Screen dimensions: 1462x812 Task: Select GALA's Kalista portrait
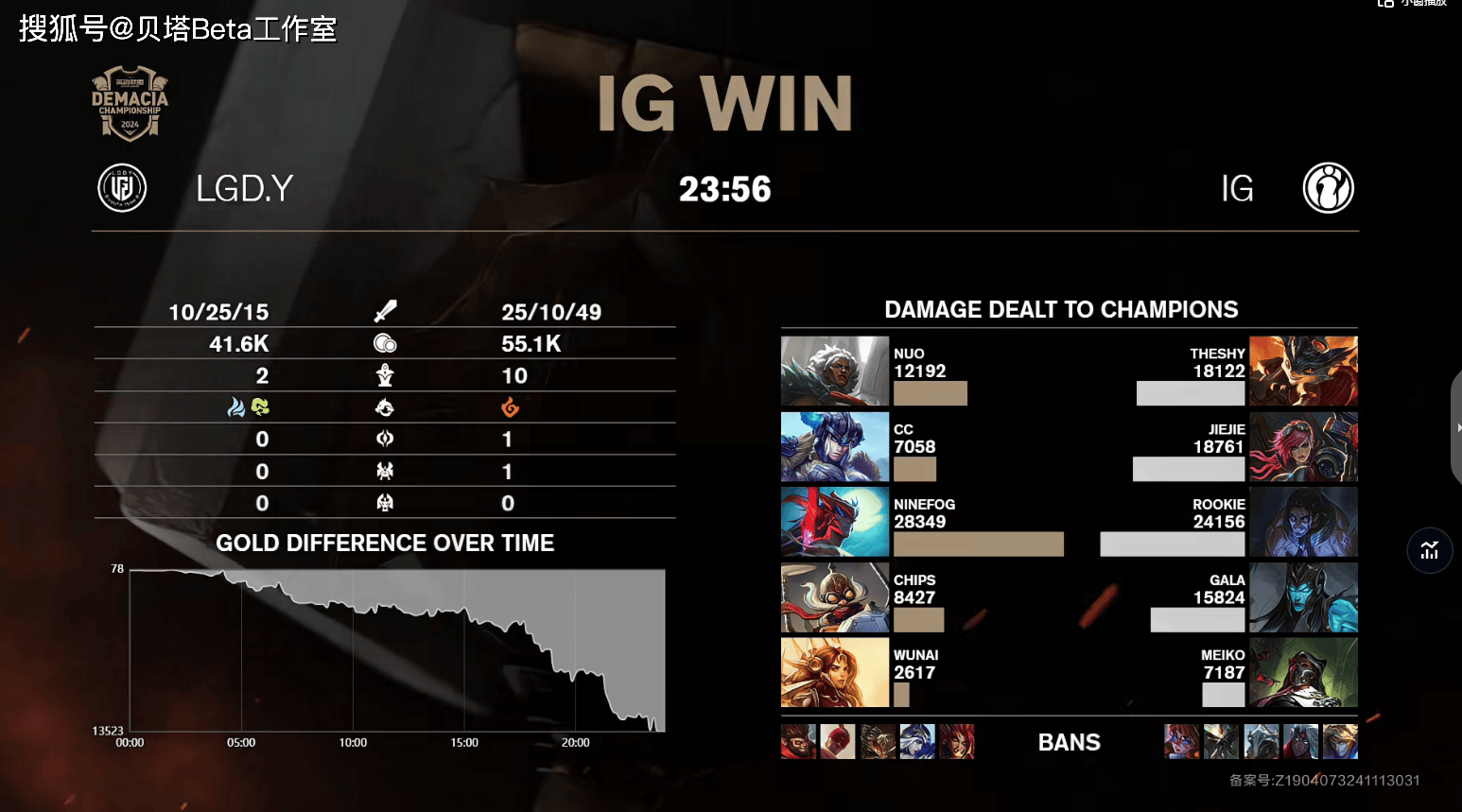(x=1303, y=597)
